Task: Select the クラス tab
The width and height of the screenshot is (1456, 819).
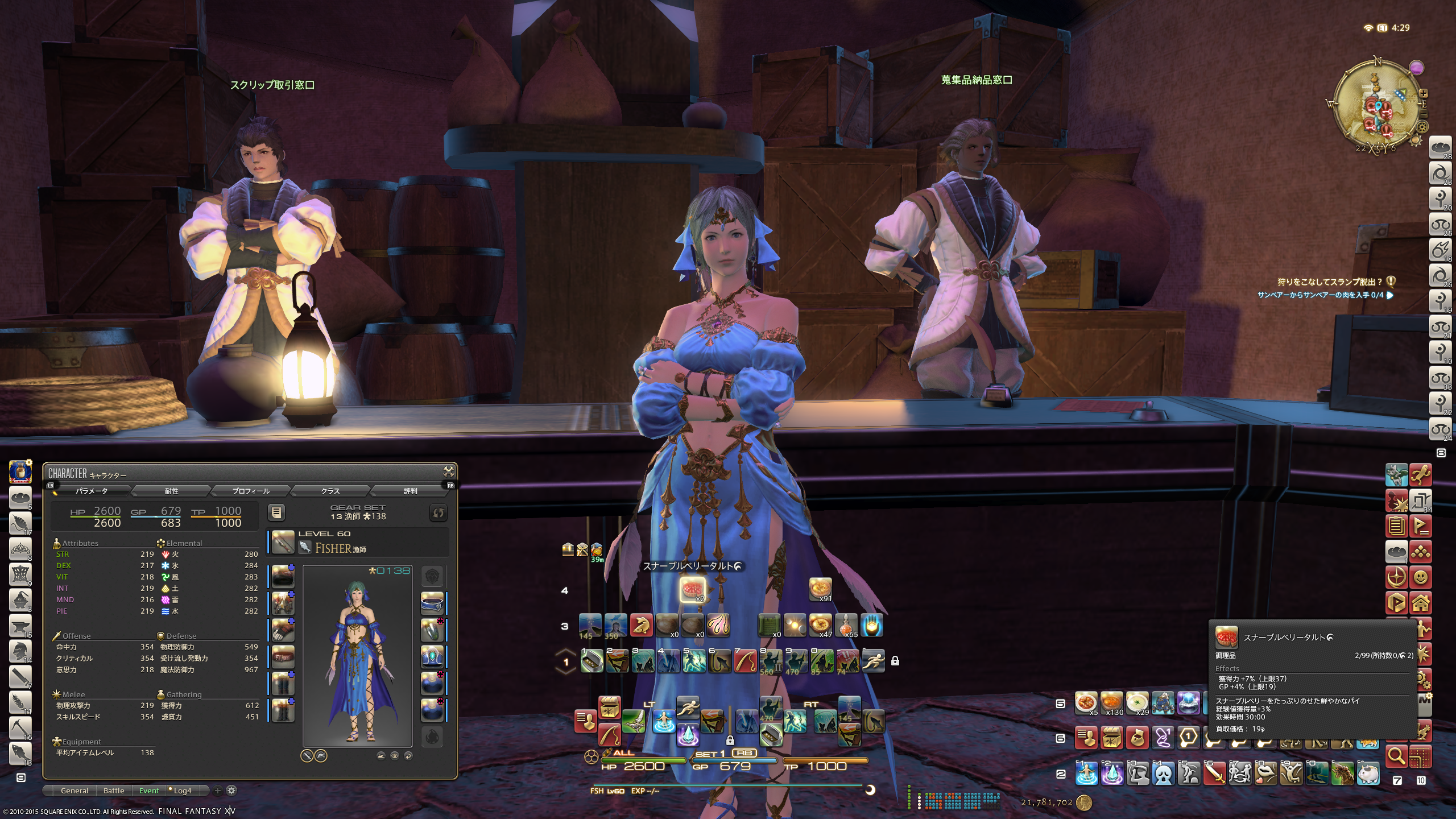Action: [330, 491]
